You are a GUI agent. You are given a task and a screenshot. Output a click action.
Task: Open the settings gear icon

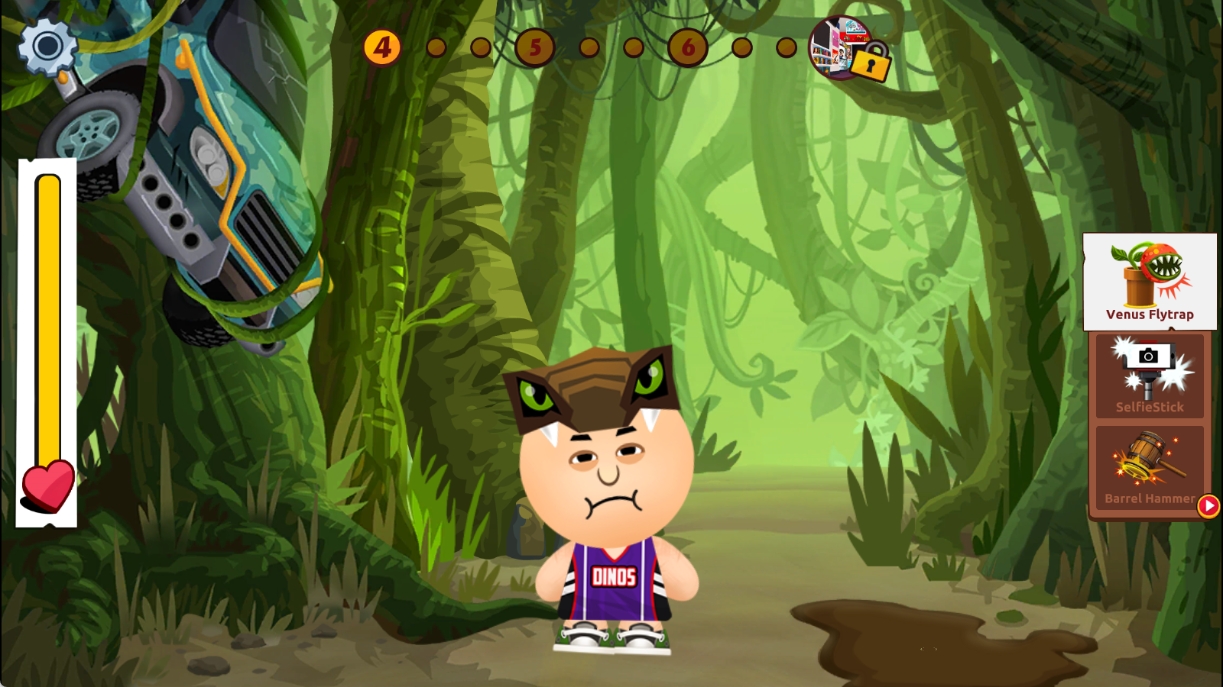click(x=46, y=45)
